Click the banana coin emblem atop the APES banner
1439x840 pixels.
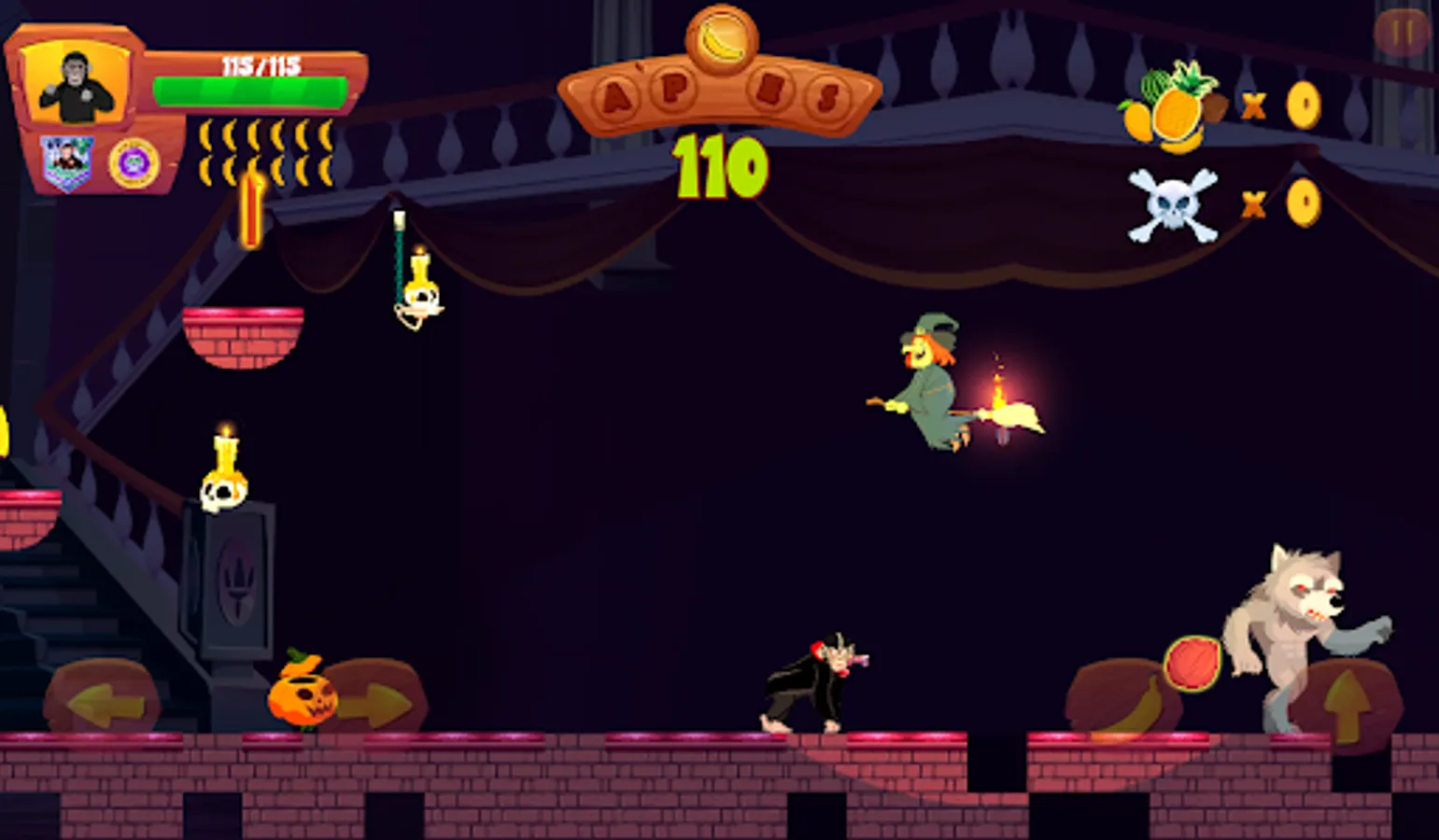[x=719, y=39]
